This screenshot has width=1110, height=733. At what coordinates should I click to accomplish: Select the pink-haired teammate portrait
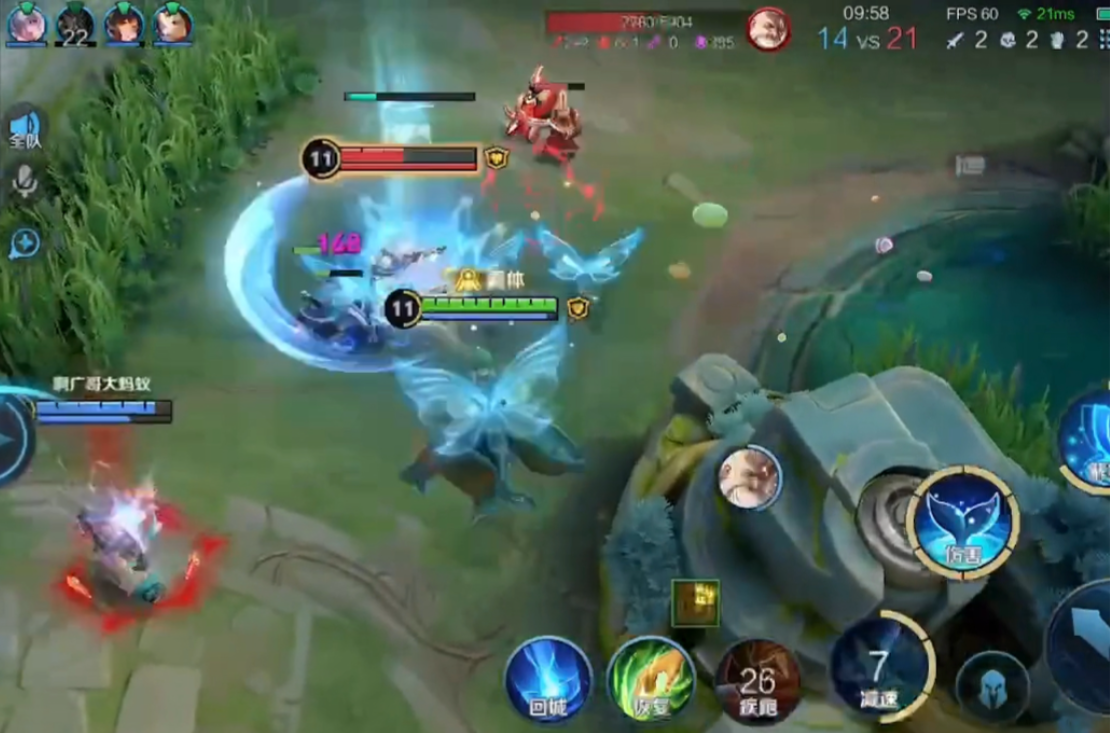coord(26,24)
